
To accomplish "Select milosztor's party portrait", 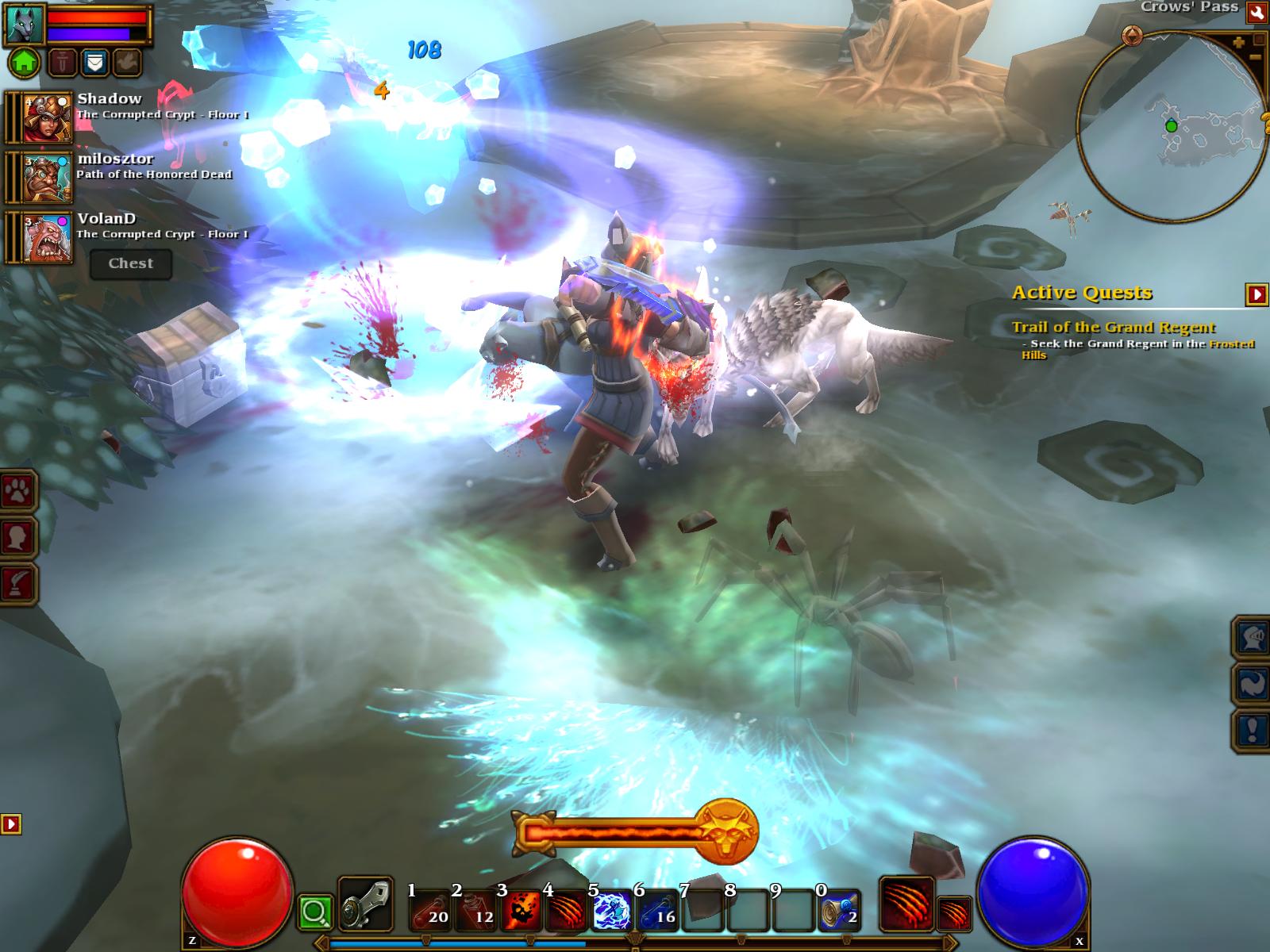I will [x=45, y=177].
